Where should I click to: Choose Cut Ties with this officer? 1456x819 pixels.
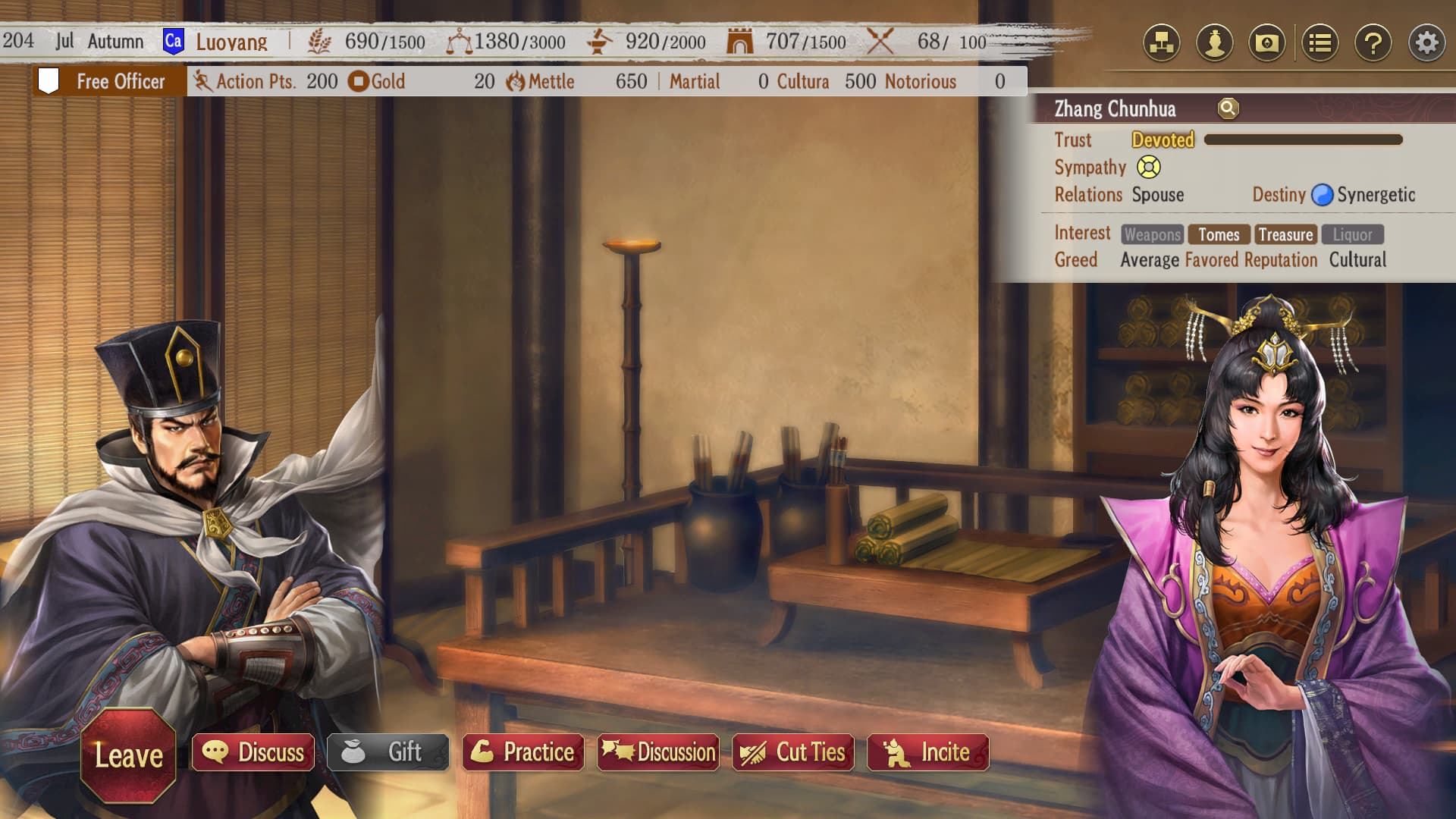tap(793, 752)
